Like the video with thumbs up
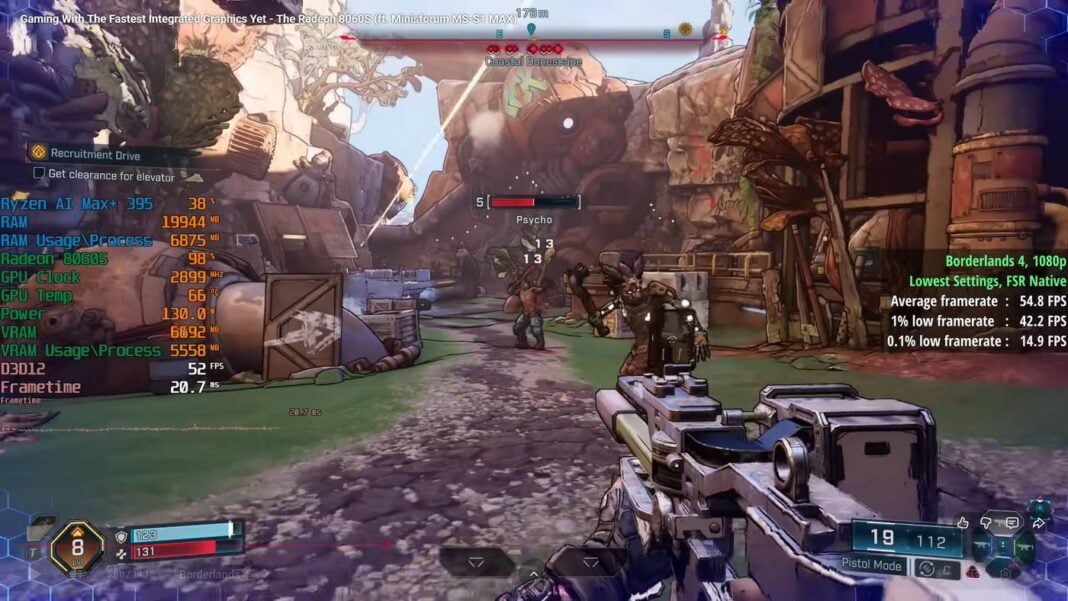This screenshot has width=1068, height=601. (x=963, y=522)
